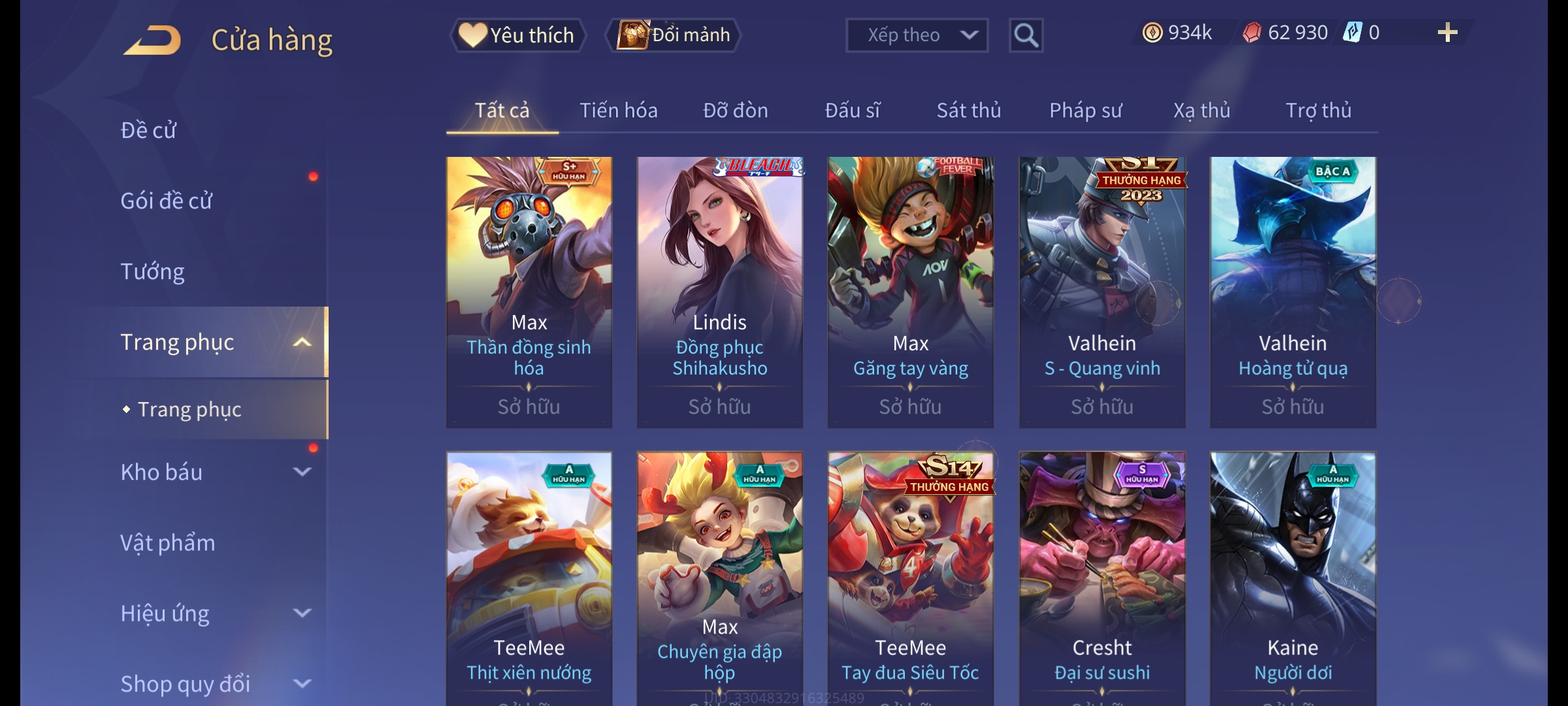Open the Vật phẩm items section
Viewport: 1568px width, 706px height.
tap(167, 543)
